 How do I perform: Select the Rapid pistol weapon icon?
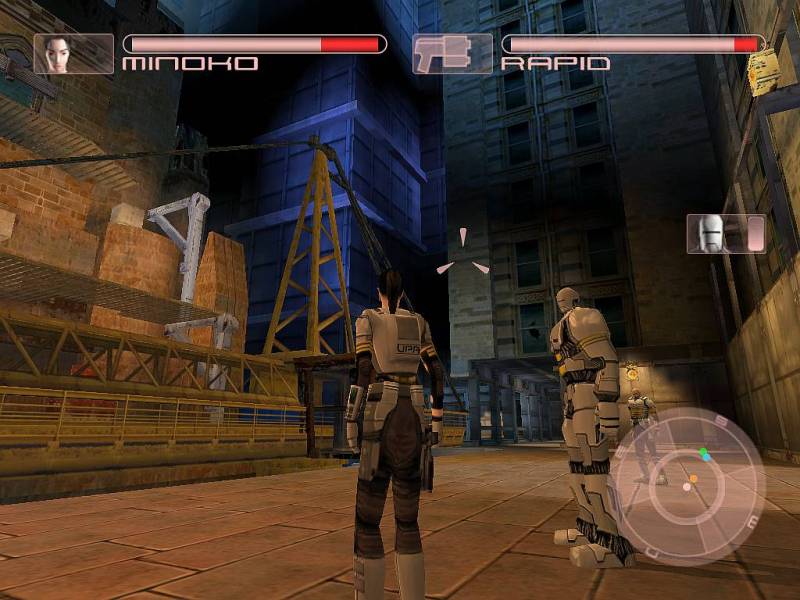click(452, 53)
